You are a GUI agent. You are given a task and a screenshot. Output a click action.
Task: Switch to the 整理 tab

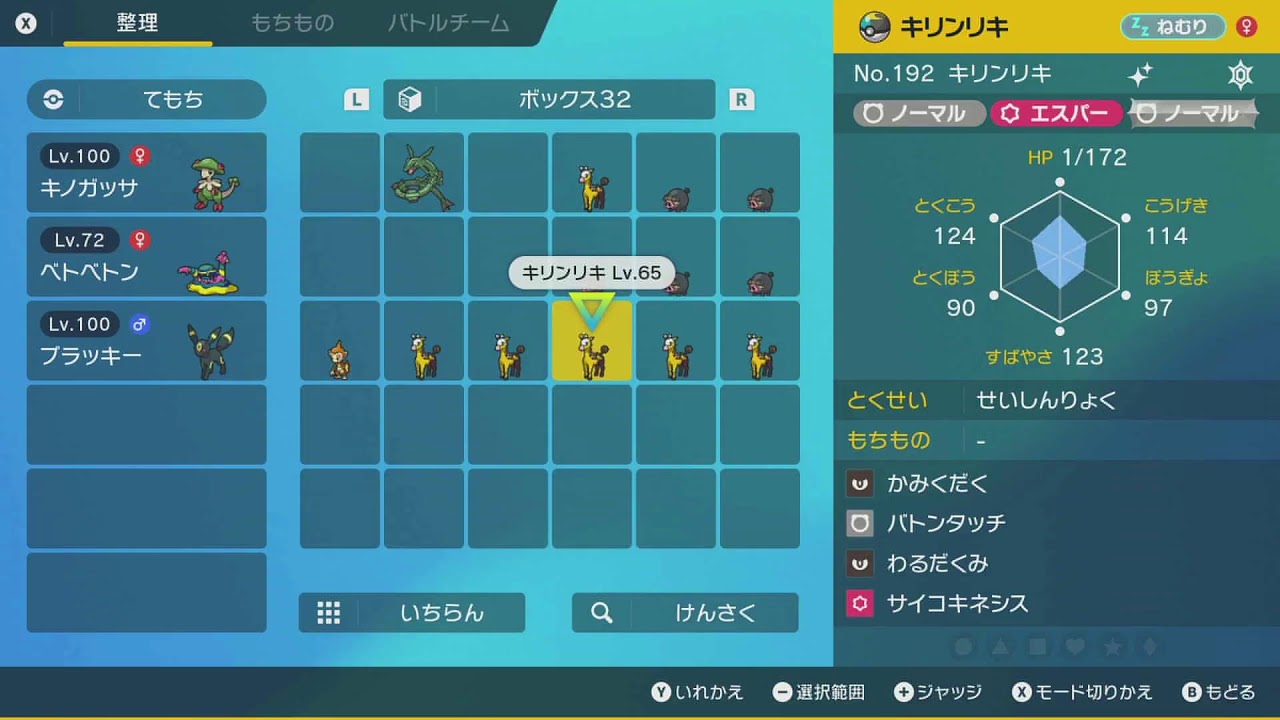(137, 23)
